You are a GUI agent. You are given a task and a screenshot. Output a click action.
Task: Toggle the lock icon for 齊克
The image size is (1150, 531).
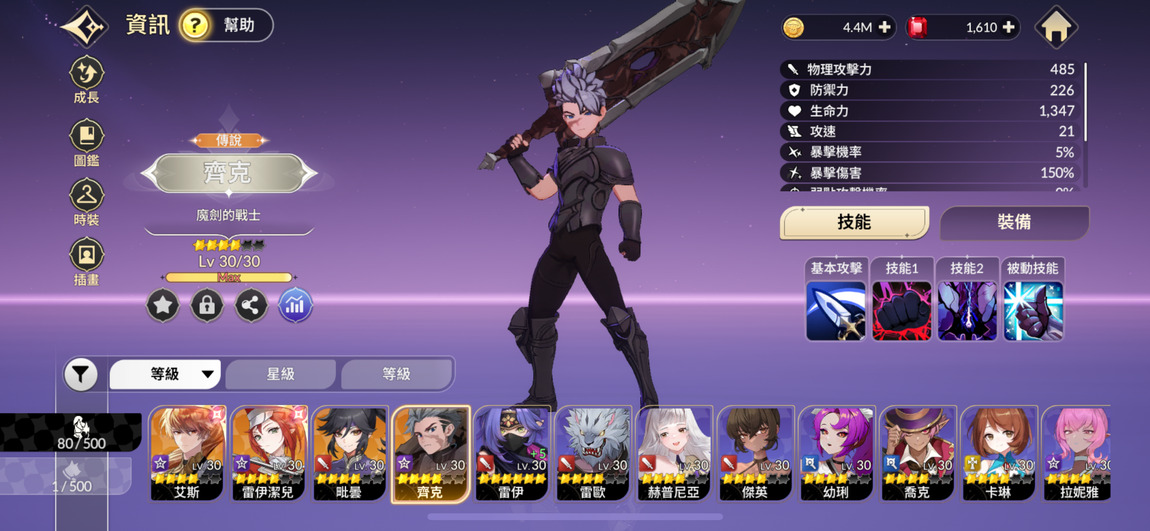coord(207,305)
